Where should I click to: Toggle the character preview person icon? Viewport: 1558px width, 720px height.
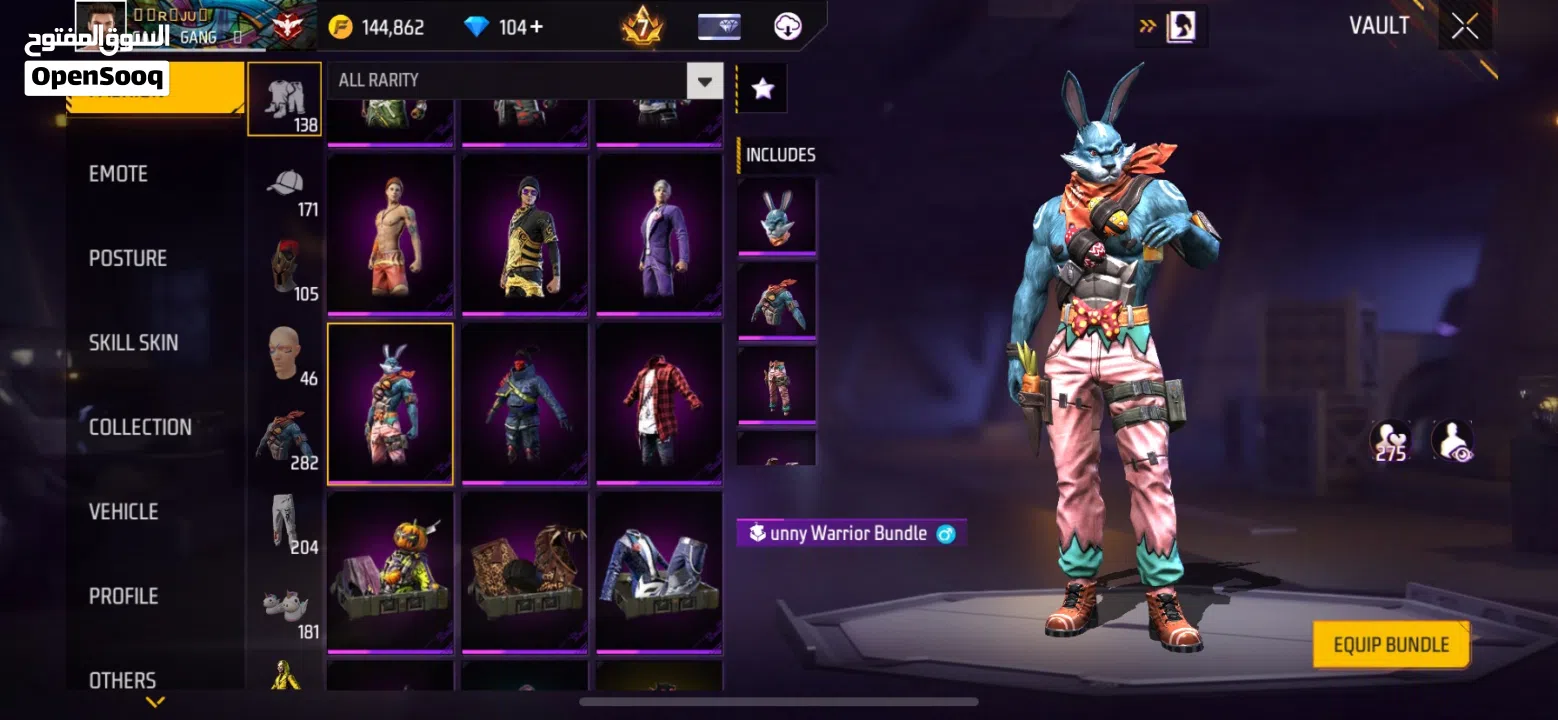(1452, 440)
